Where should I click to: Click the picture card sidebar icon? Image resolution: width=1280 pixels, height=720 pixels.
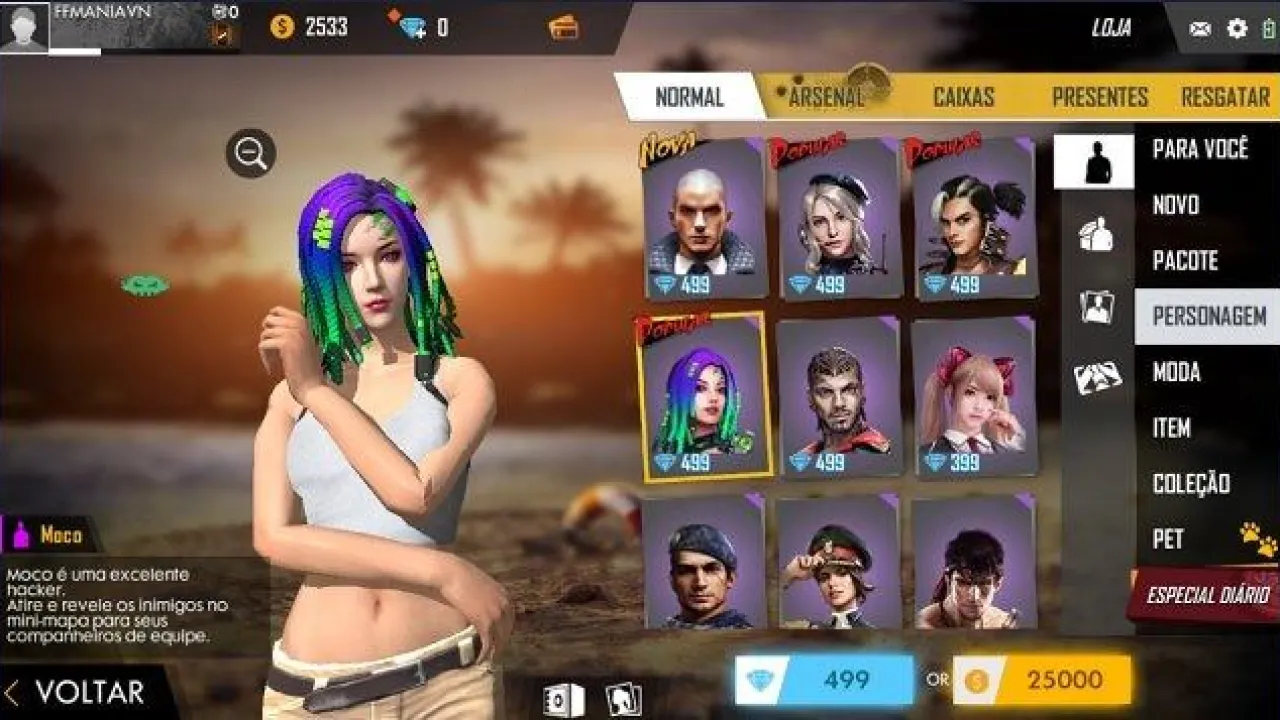pos(1096,308)
